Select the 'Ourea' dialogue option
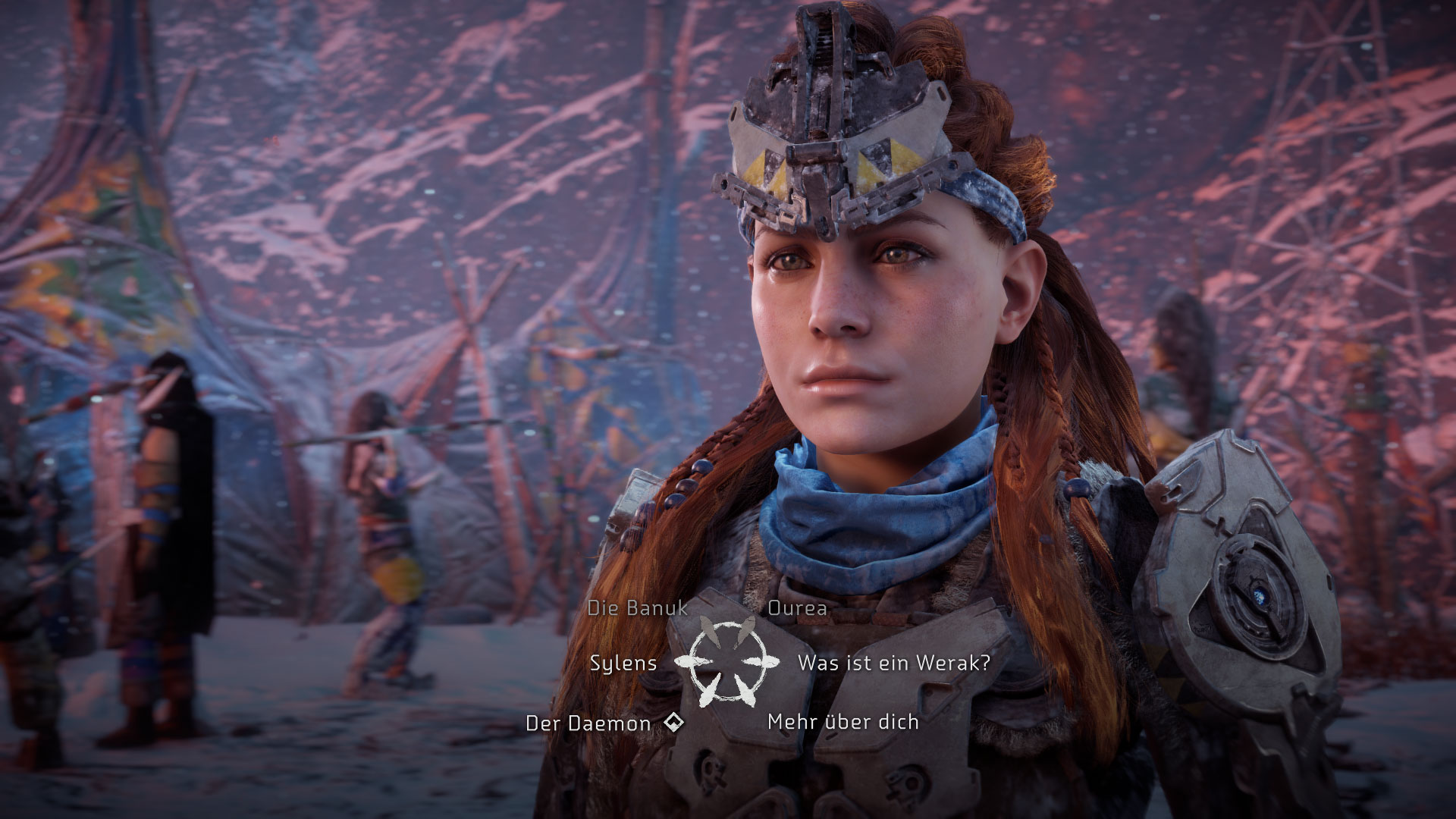1456x819 pixels. pyautogui.click(x=797, y=607)
